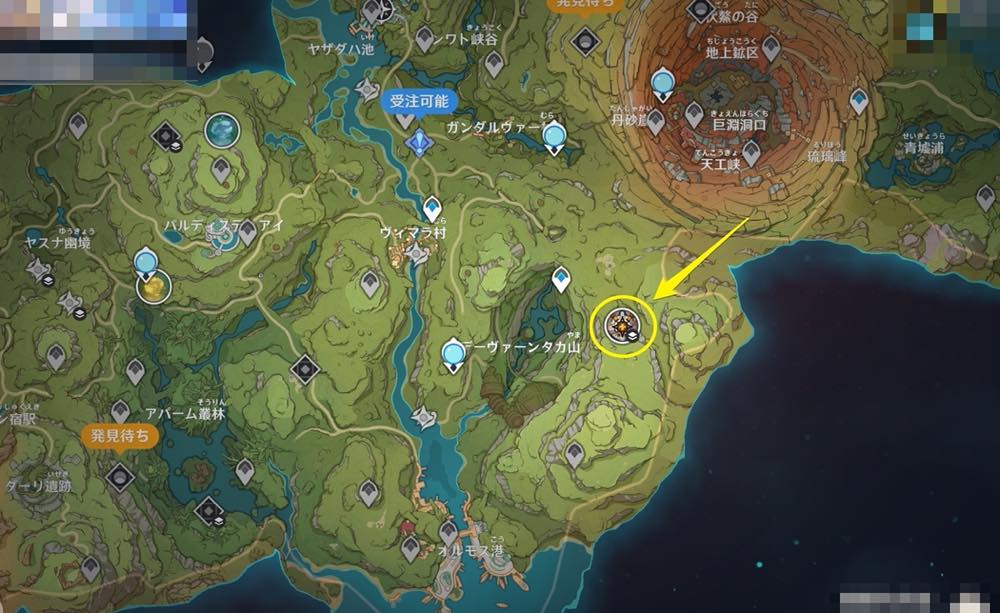The image size is (1000, 613).
Task: Select the golden orb marker near ヤスナ幽境
Action: click(153, 287)
